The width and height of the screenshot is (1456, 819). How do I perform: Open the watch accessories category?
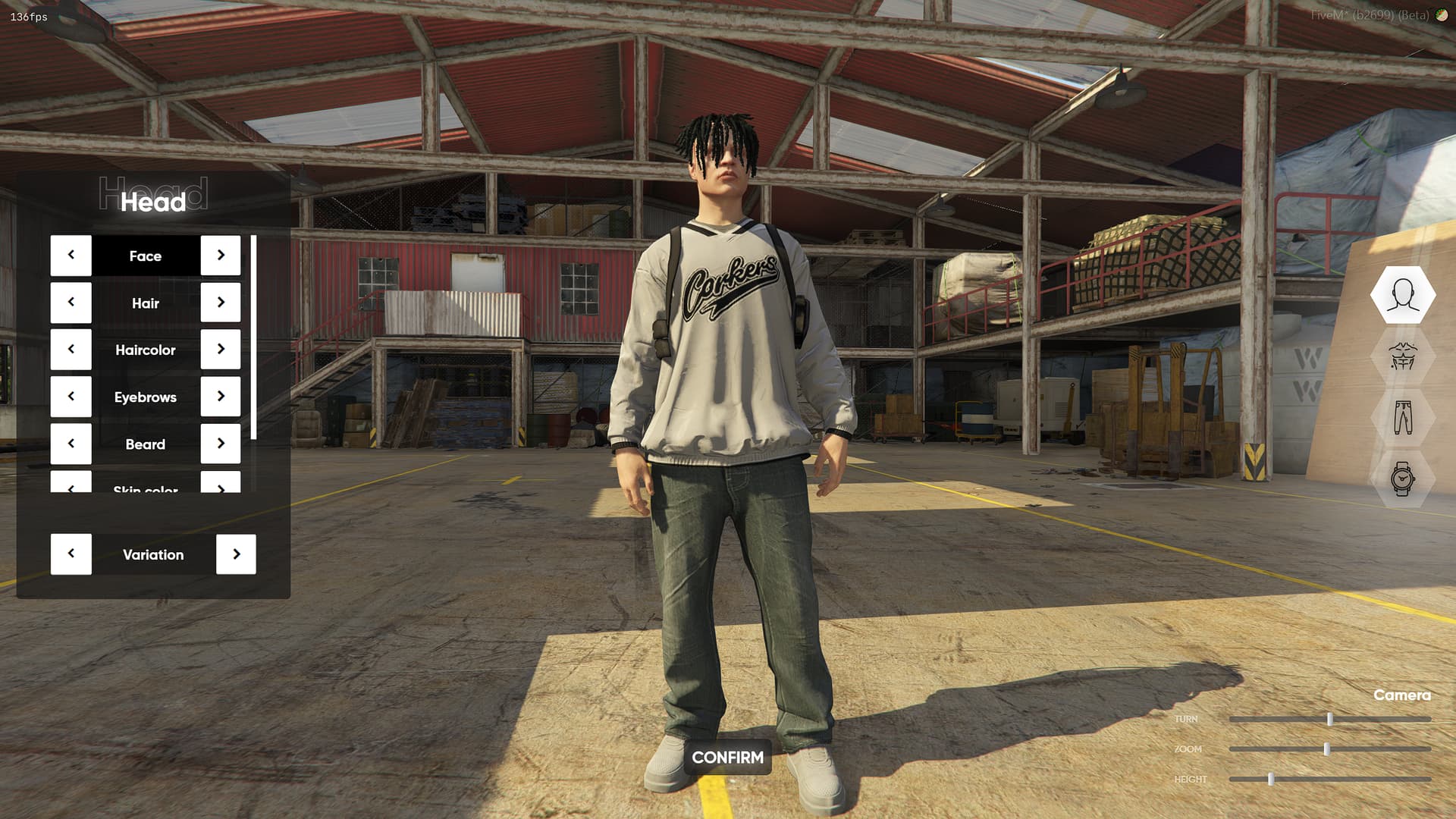[1402, 479]
